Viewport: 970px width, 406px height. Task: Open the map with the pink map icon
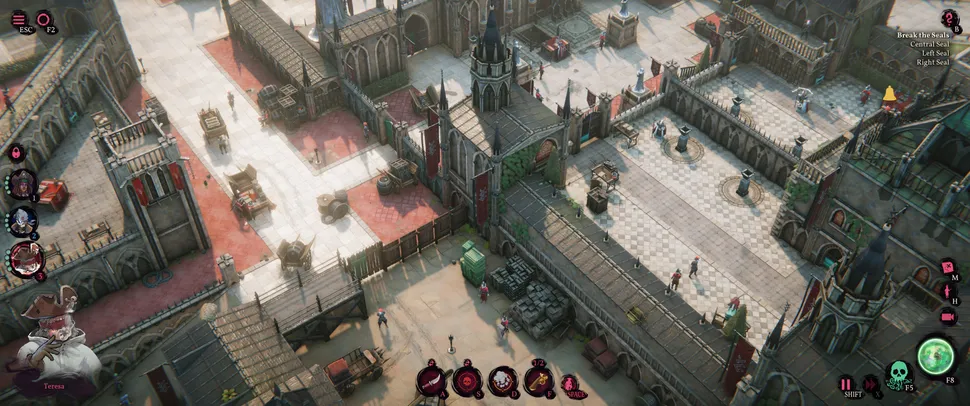point(948,268)
